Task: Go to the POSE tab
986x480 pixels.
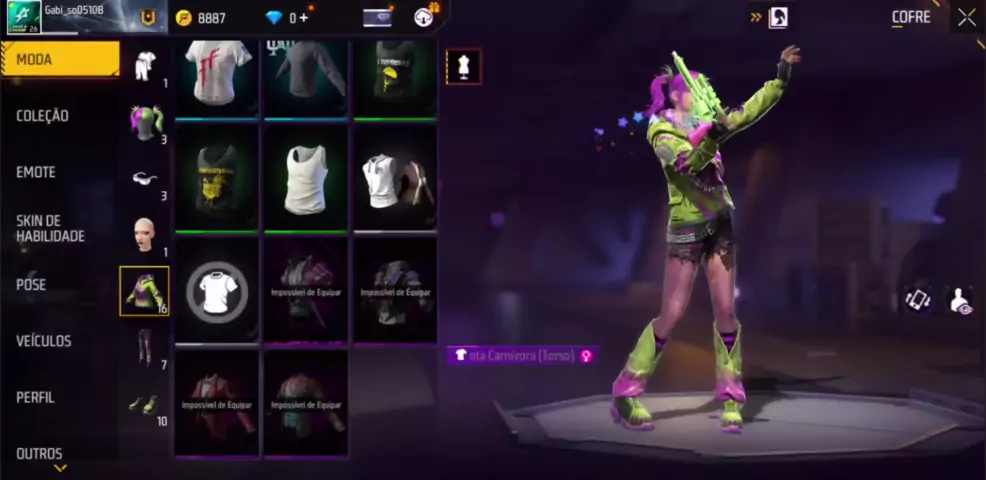Action: [x=31, y=285]
